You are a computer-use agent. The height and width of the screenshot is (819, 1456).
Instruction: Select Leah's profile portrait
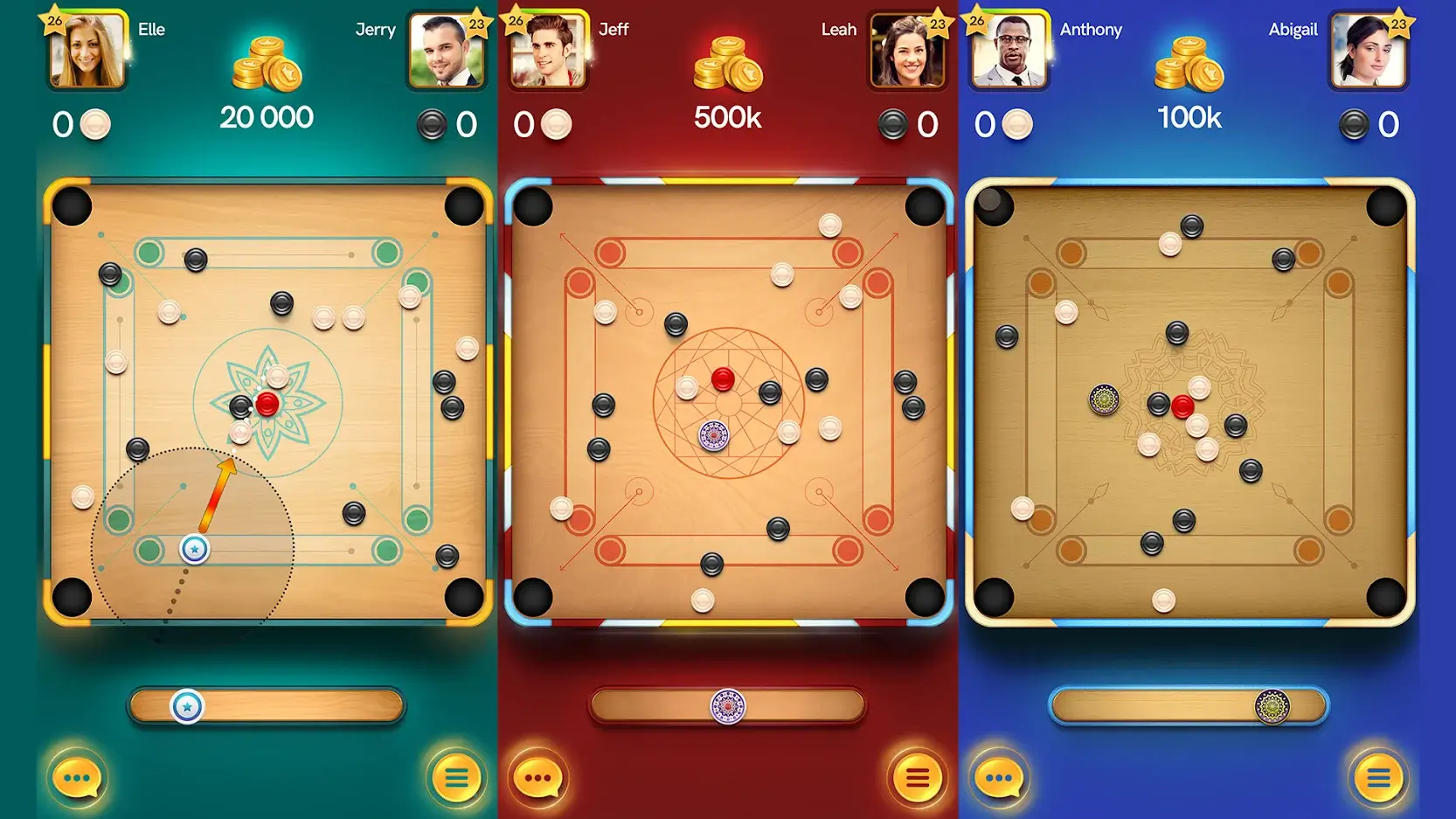coord(908,52)
